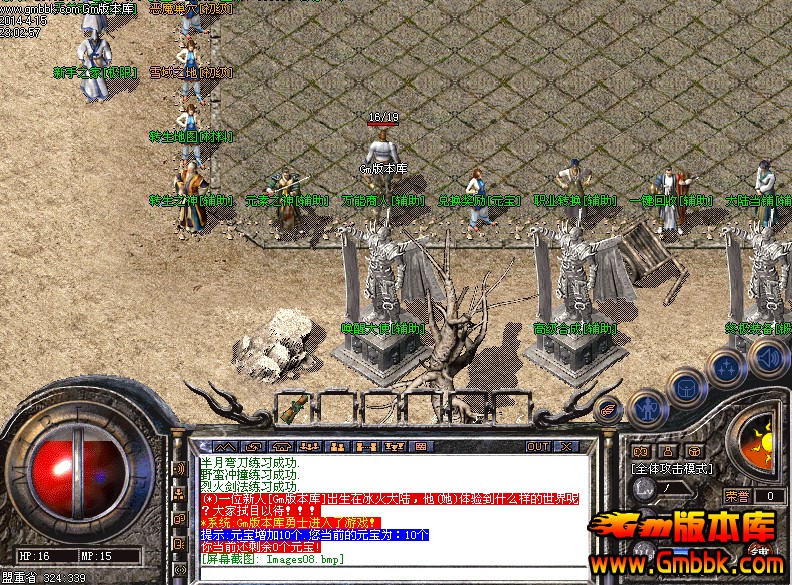Open the character panel from the blue figure orb
Screen dimensions: 792x585
pos(646,407)
